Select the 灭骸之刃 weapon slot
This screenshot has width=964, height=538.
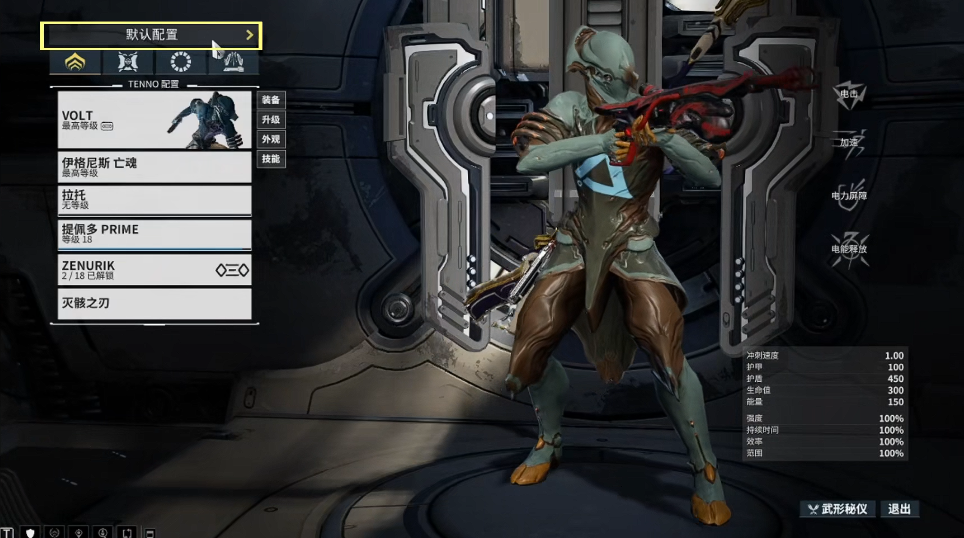(155, 303)
